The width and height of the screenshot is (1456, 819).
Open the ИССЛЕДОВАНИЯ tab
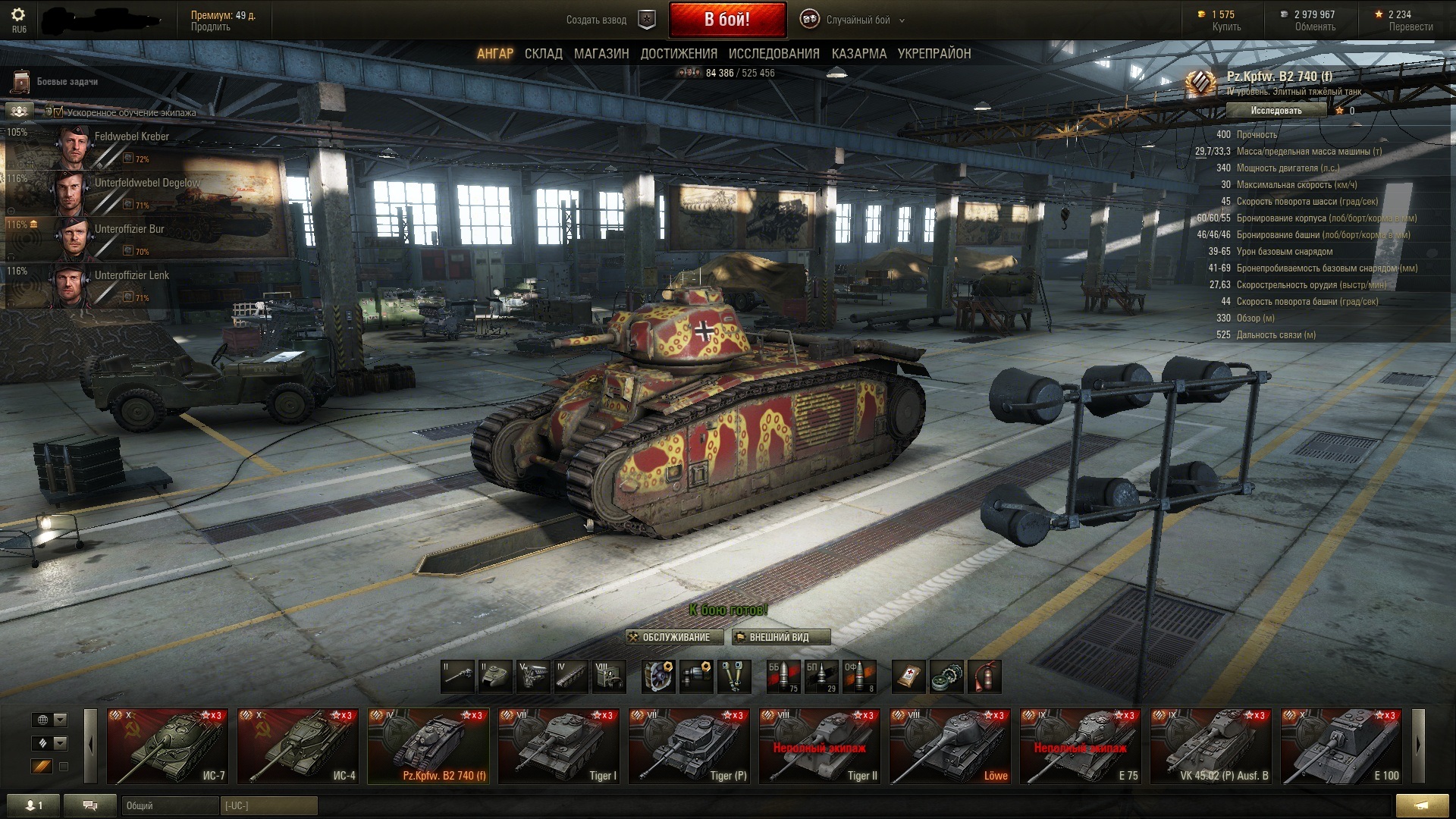(773, 54)
